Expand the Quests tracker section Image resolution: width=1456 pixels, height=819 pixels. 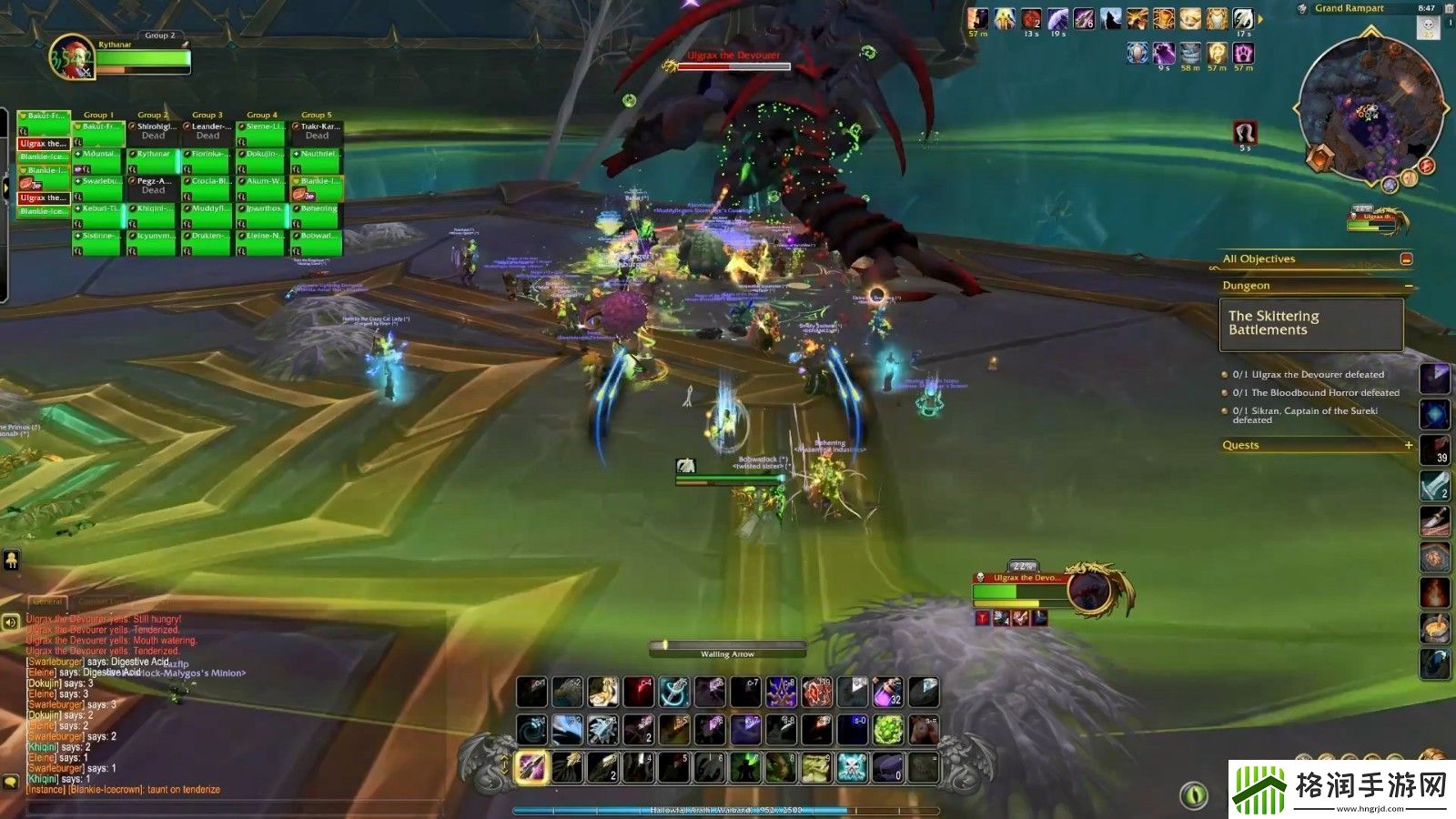[x=1409, y=445]
